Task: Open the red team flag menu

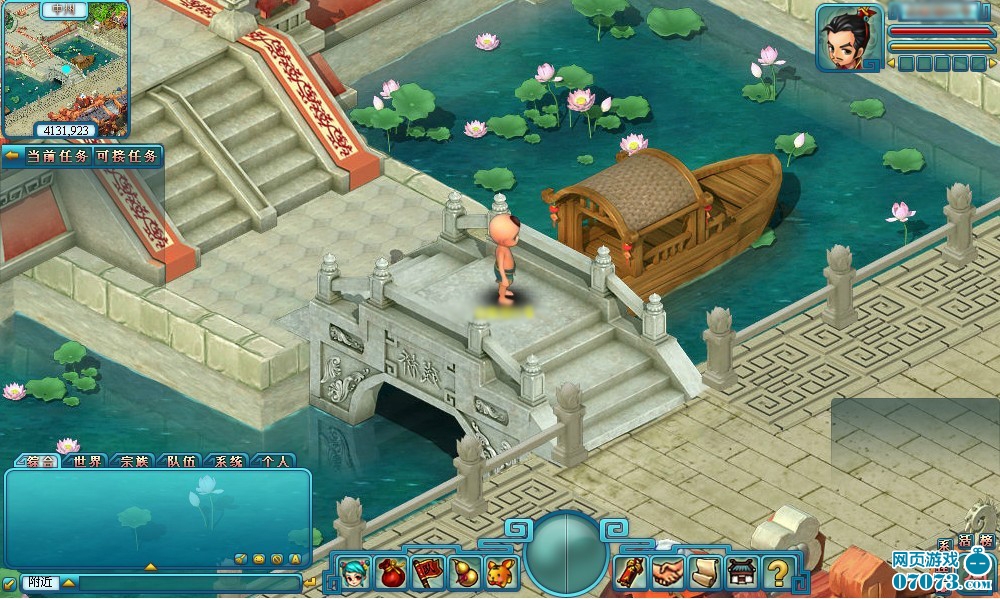Action: tap(426, 573)
